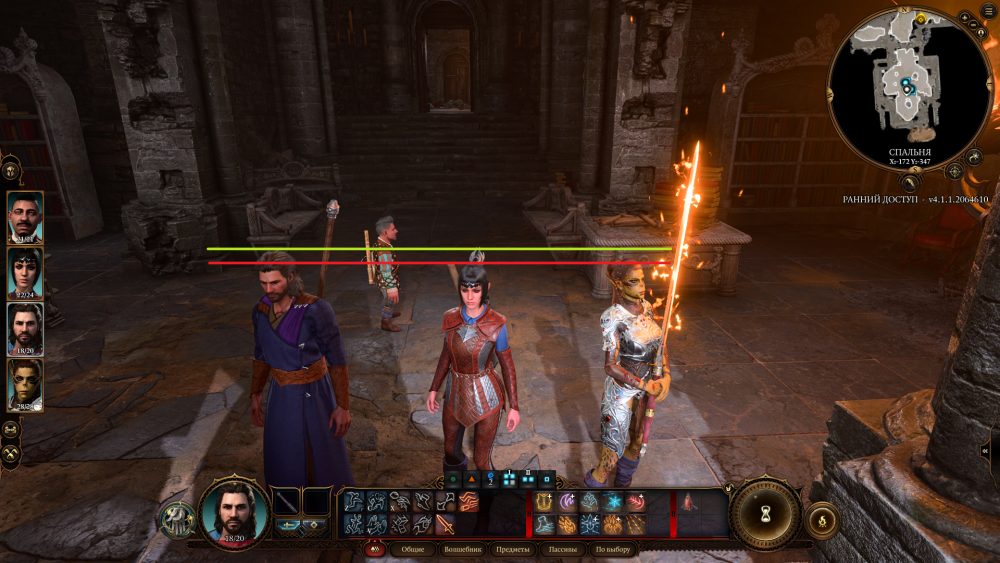
Task: Show the Пассивы hotbar tab
Action: pyautogui.click(x=563, y=549)
